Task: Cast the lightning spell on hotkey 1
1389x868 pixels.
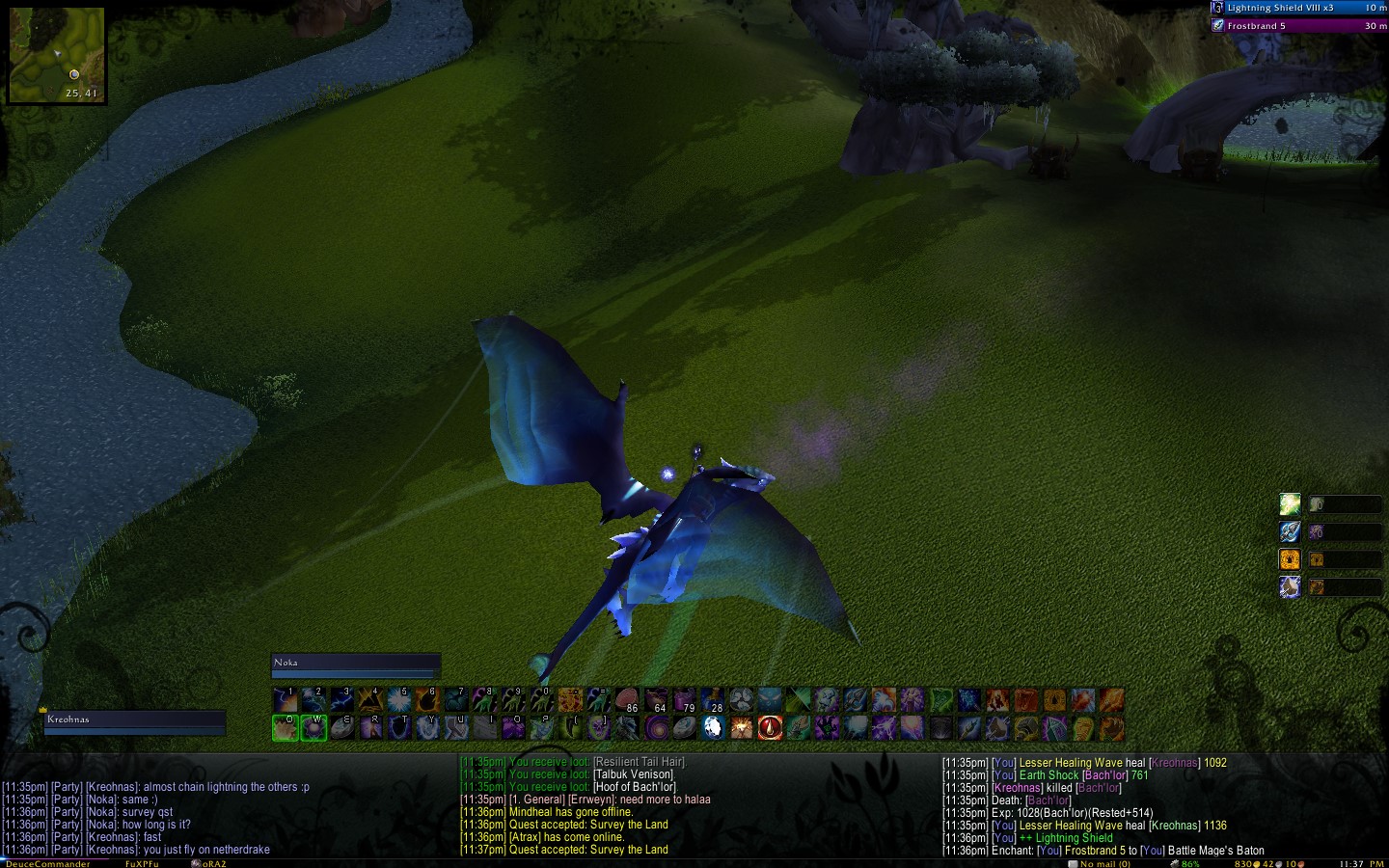Action: pos(286,699)
